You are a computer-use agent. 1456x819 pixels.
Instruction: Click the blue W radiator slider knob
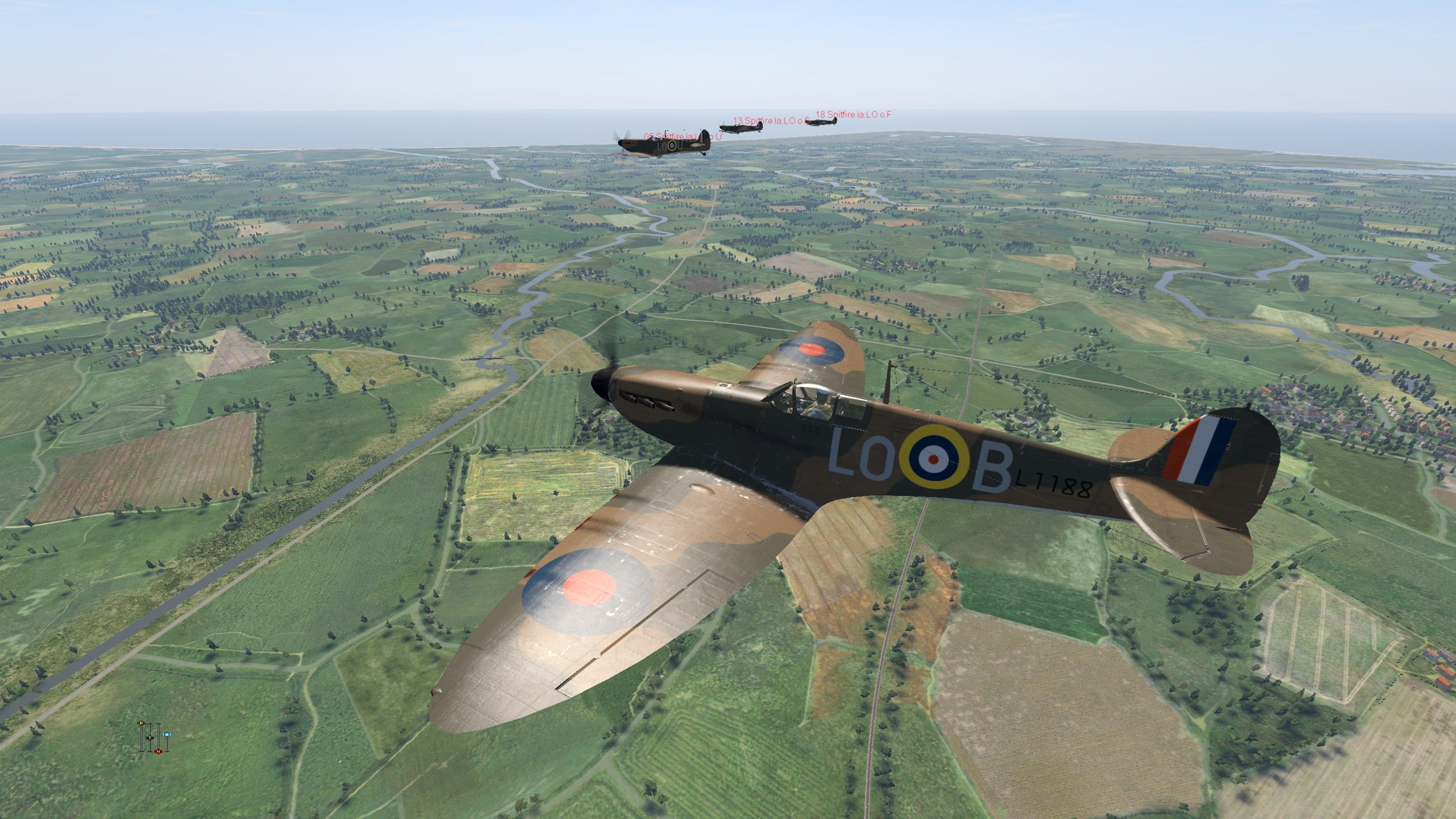point(167,734)
